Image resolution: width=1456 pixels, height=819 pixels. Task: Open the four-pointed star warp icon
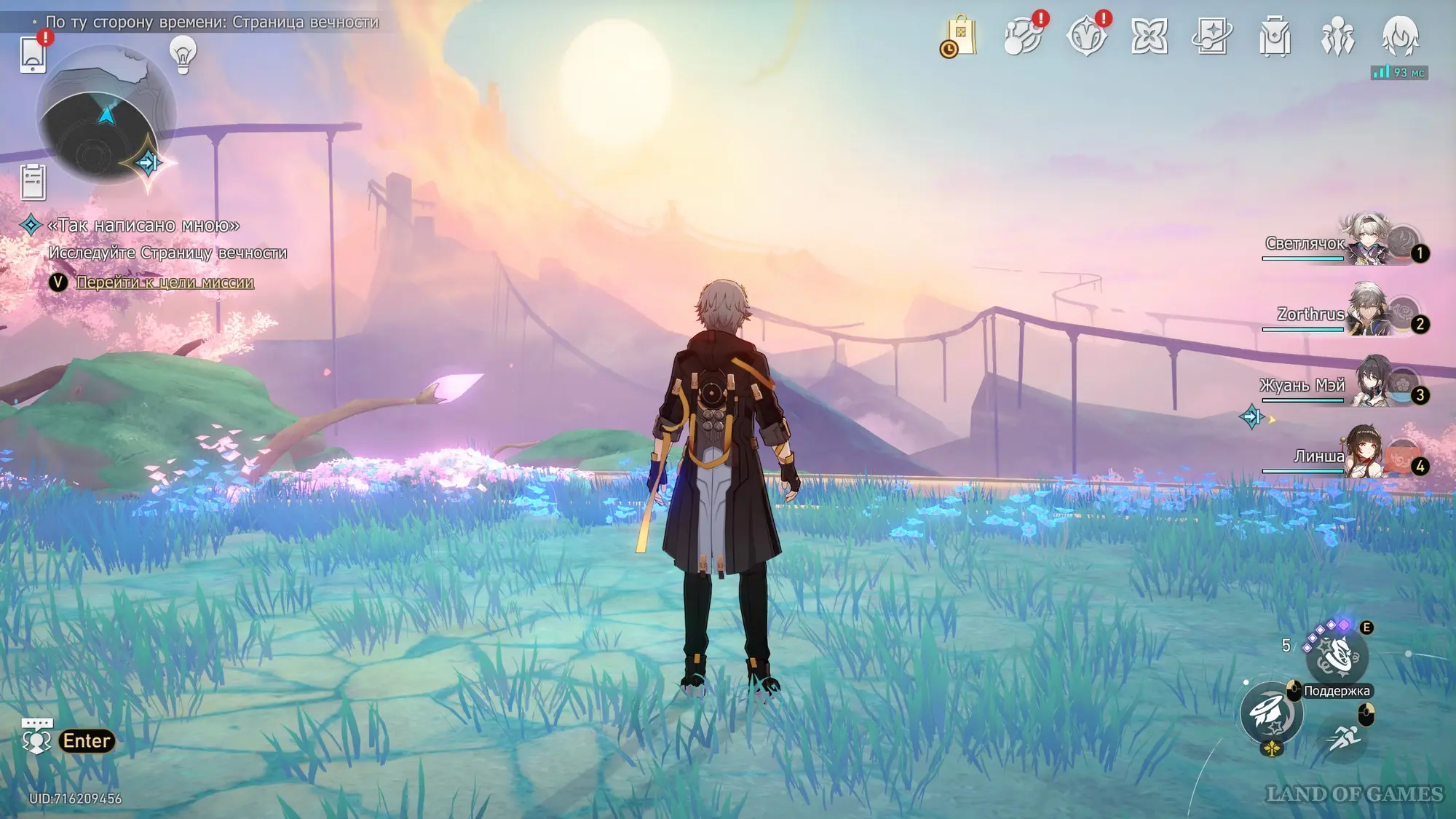(1150, 36)
